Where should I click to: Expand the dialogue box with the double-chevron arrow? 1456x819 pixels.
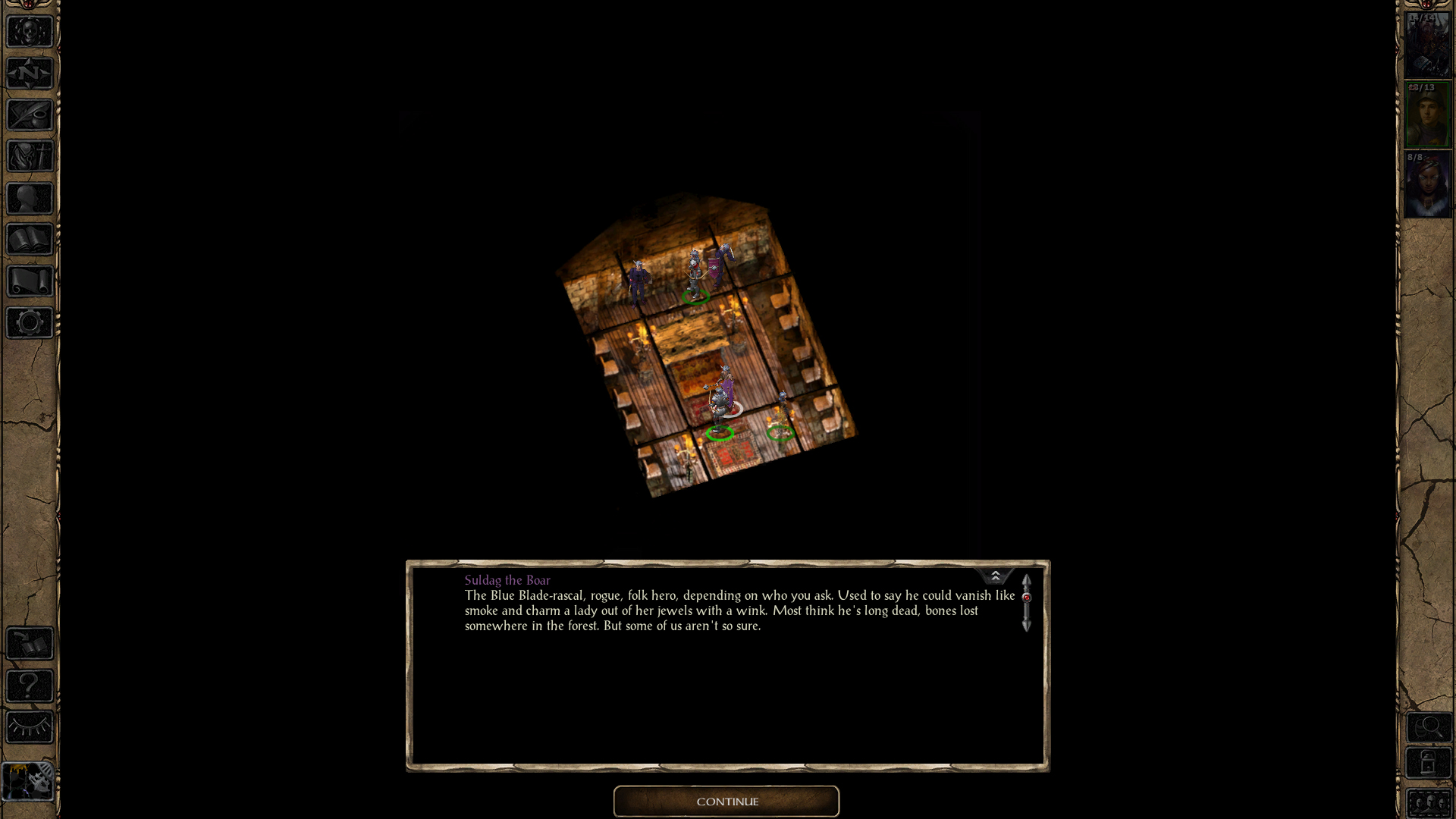tap(995, 576)
